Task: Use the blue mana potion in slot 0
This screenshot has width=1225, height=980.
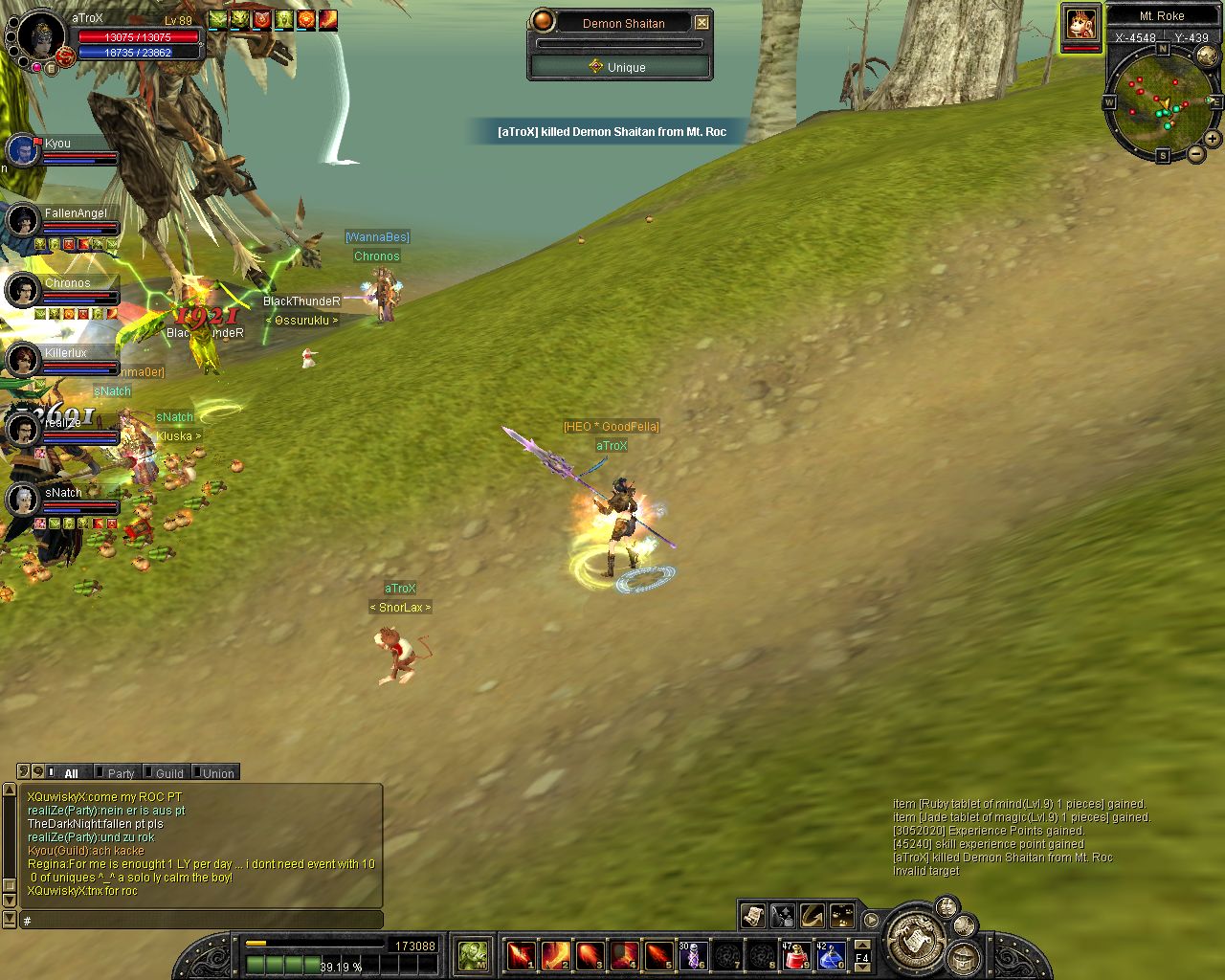Action: click(x=829, y=955)
